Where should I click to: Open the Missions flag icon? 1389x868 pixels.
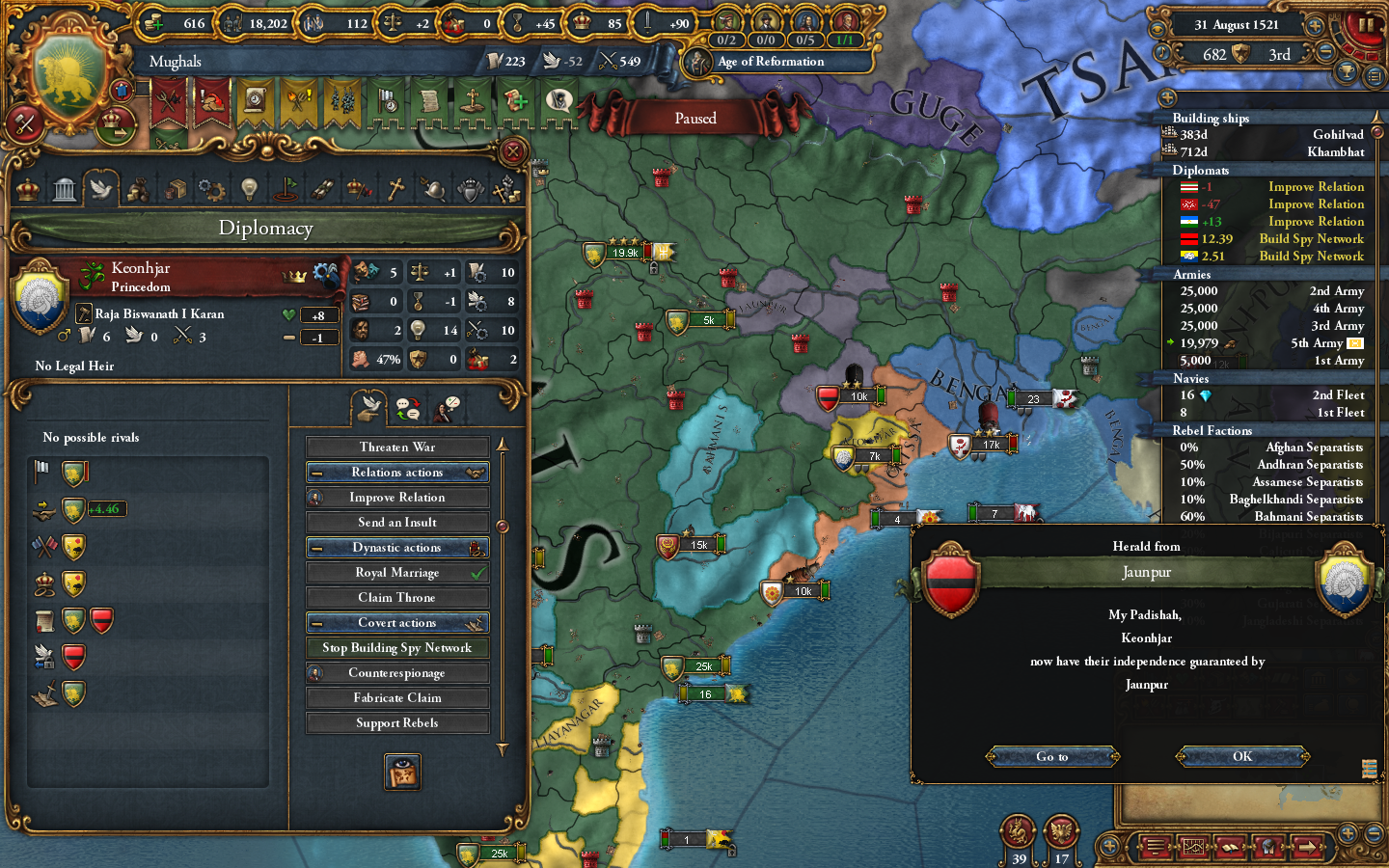point(286,189)
